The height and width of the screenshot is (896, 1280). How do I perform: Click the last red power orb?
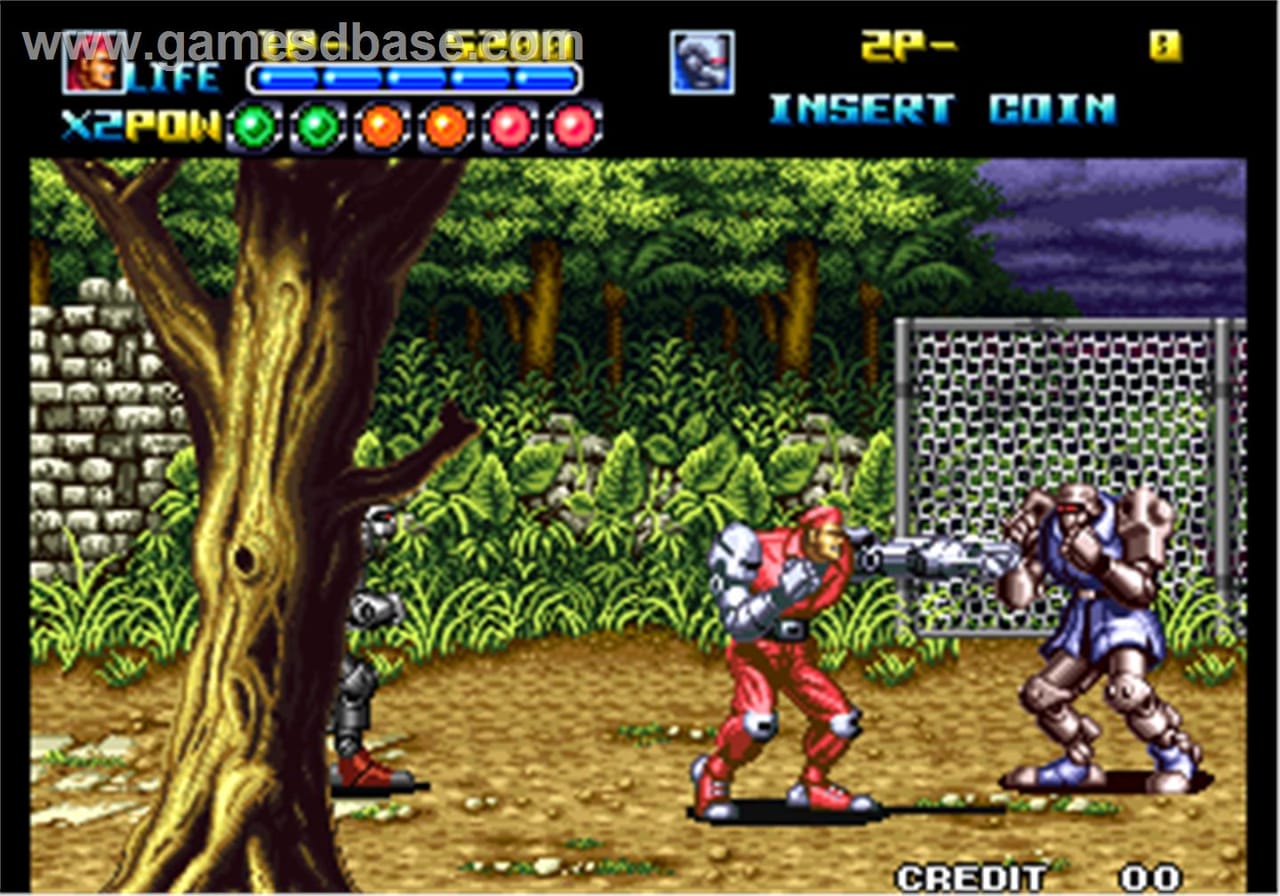(573, 122)
